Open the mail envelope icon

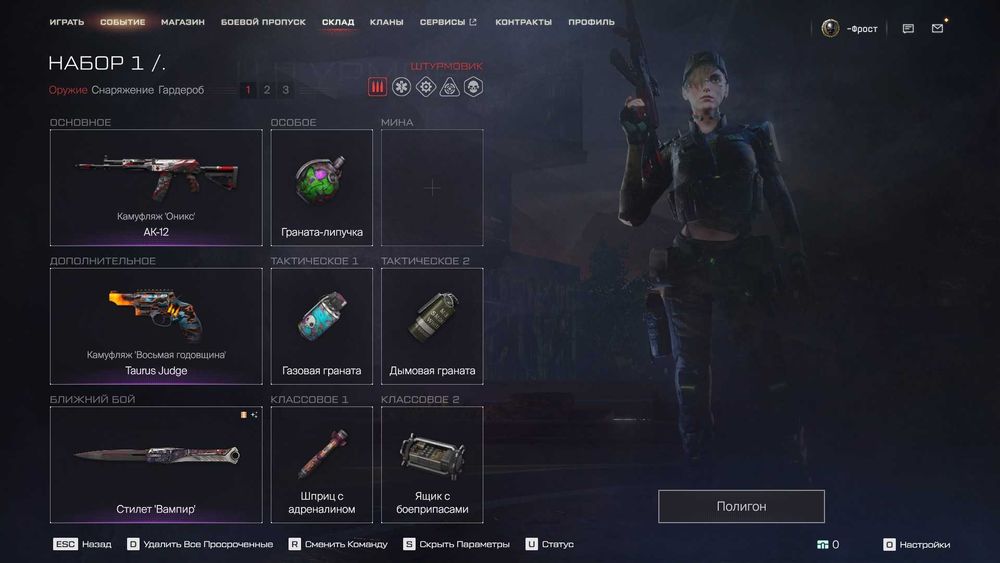(937, 28)
